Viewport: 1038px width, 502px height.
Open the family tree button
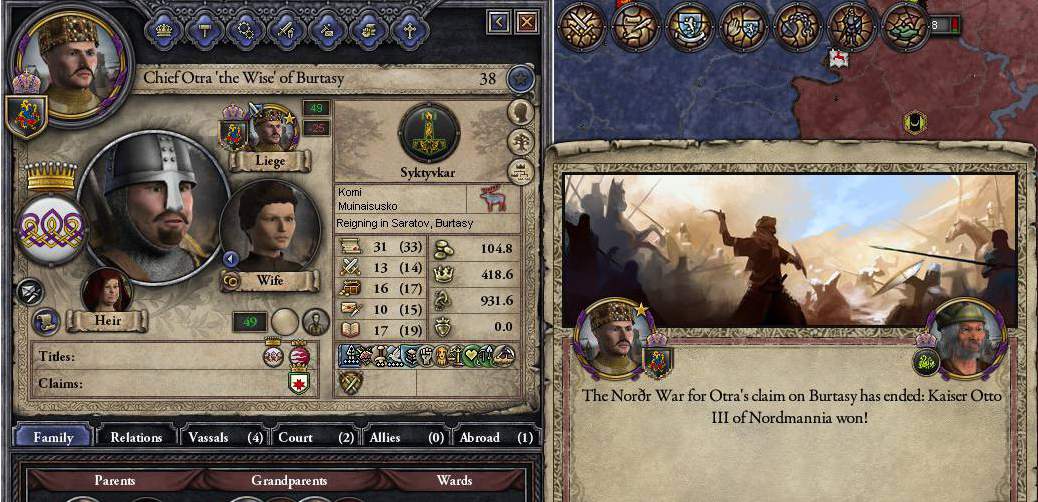tap(520, 142)
